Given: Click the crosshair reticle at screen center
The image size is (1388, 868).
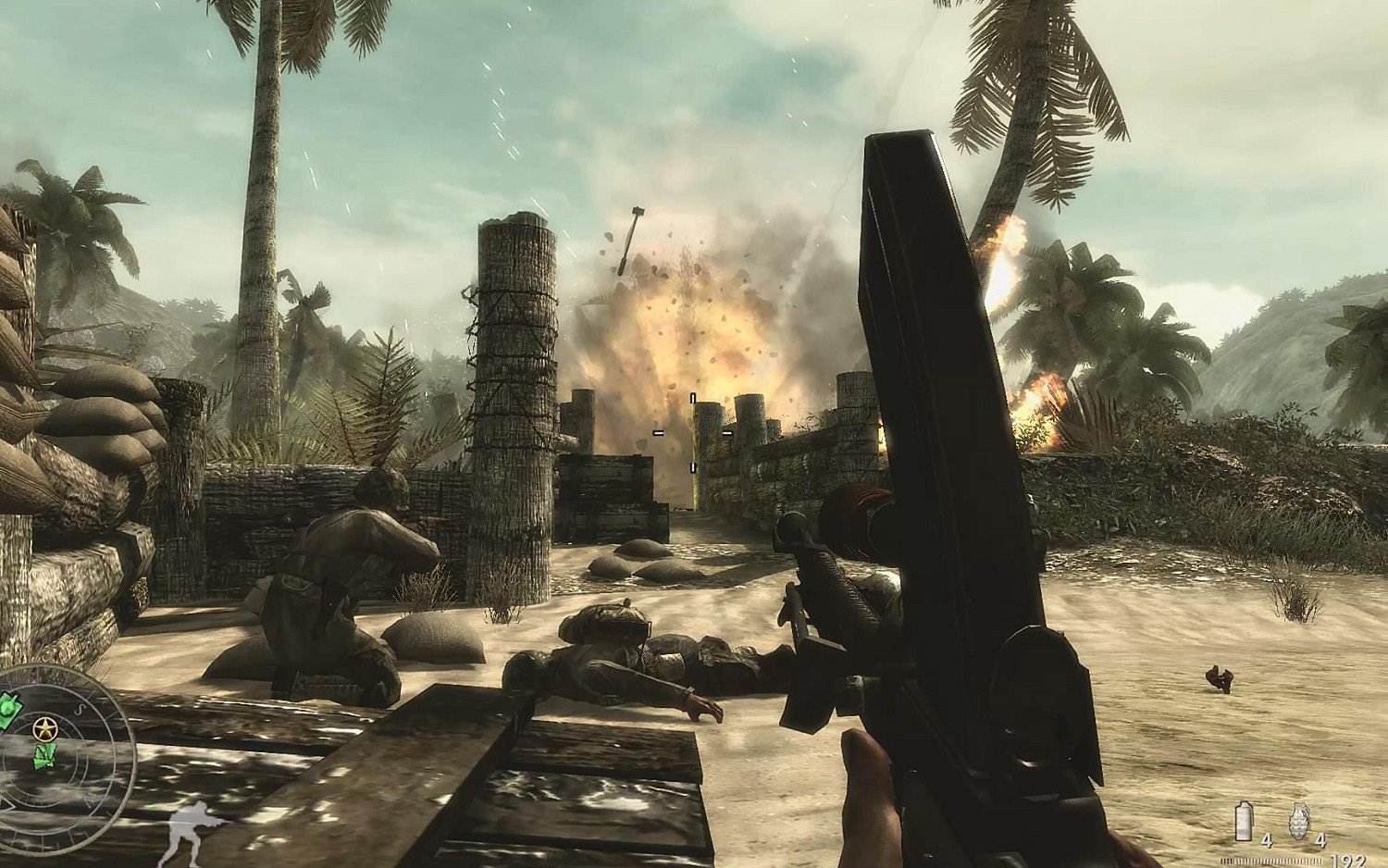Looking at the screenshot, I should pyautogui.click(x=694, y=432).
